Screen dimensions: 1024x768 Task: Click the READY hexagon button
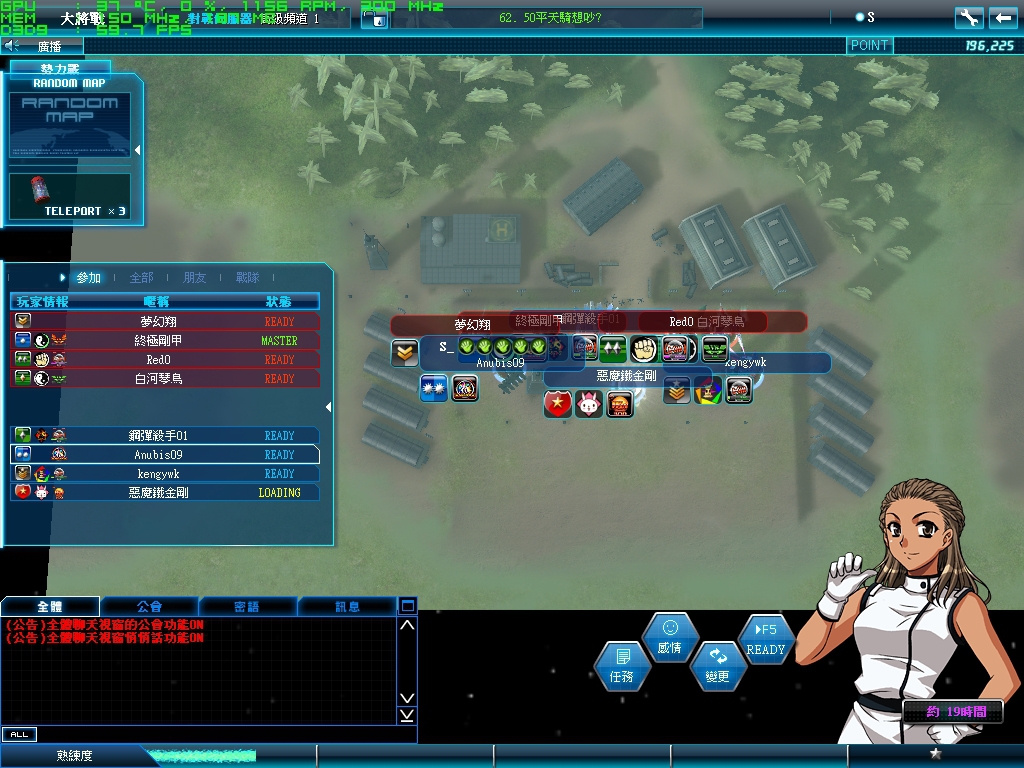[766, 640]
